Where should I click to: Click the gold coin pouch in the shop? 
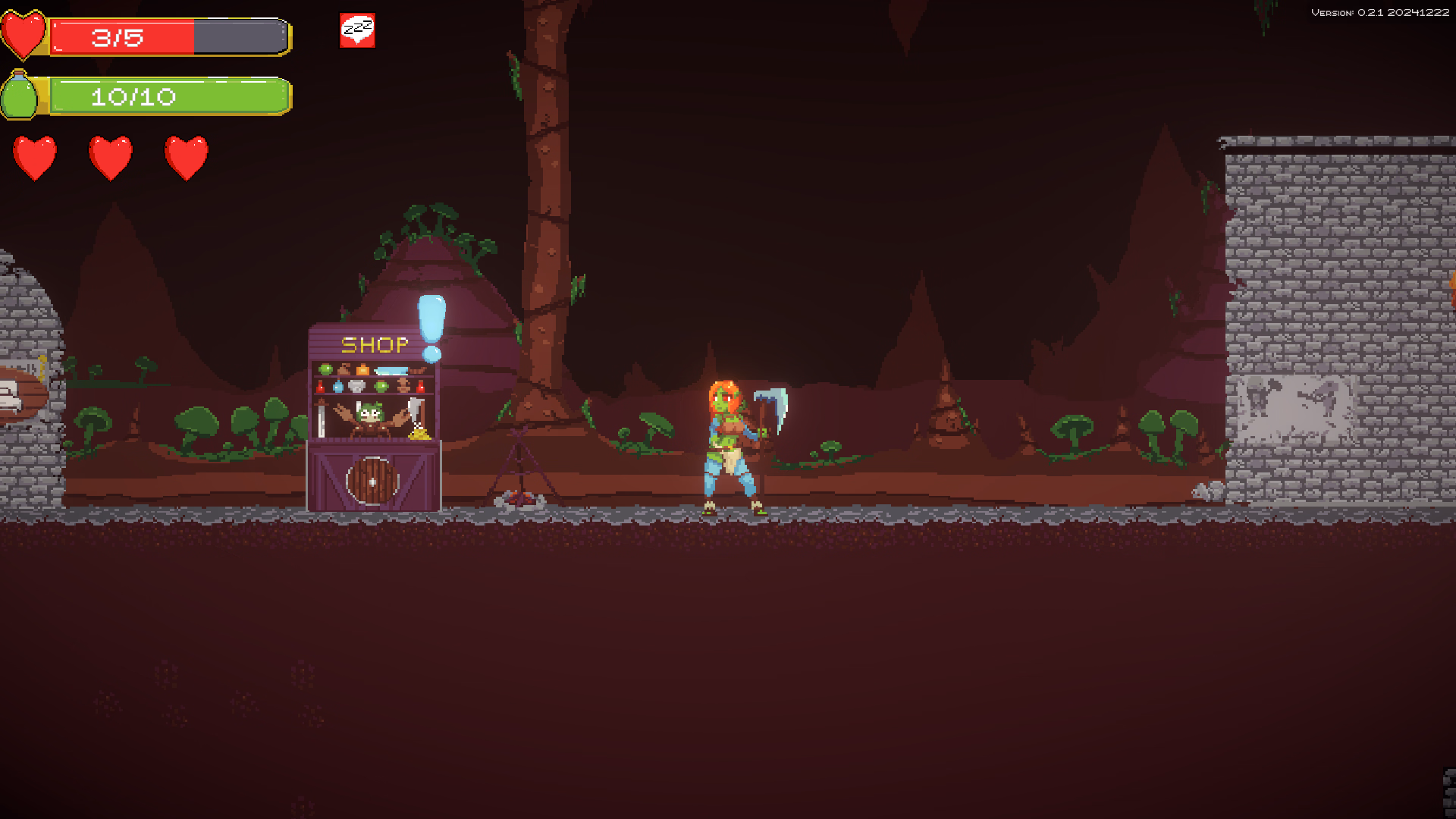(x=419, y=434)
